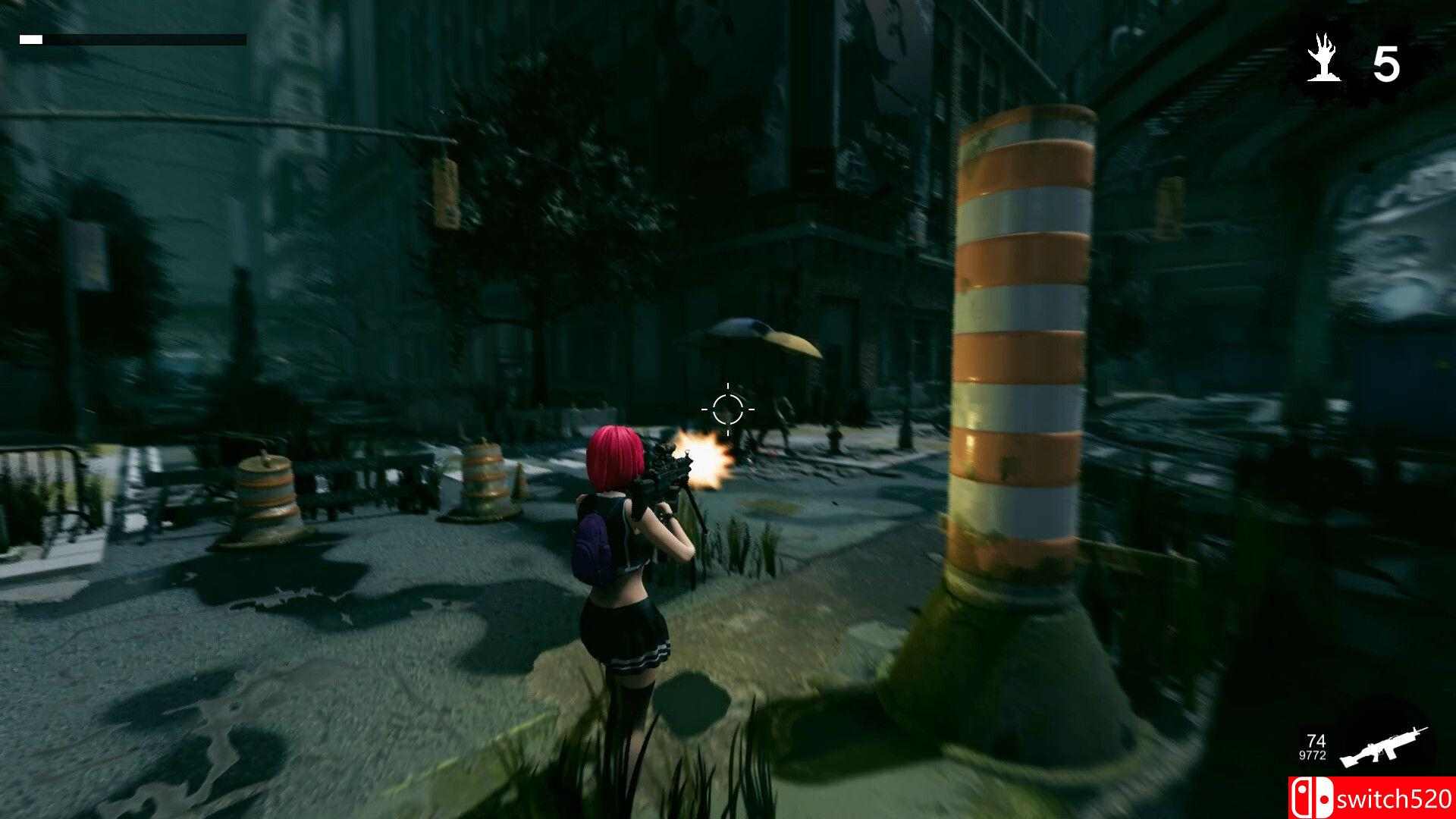Click the crosshair reticle at screen center

pos(730,409)
